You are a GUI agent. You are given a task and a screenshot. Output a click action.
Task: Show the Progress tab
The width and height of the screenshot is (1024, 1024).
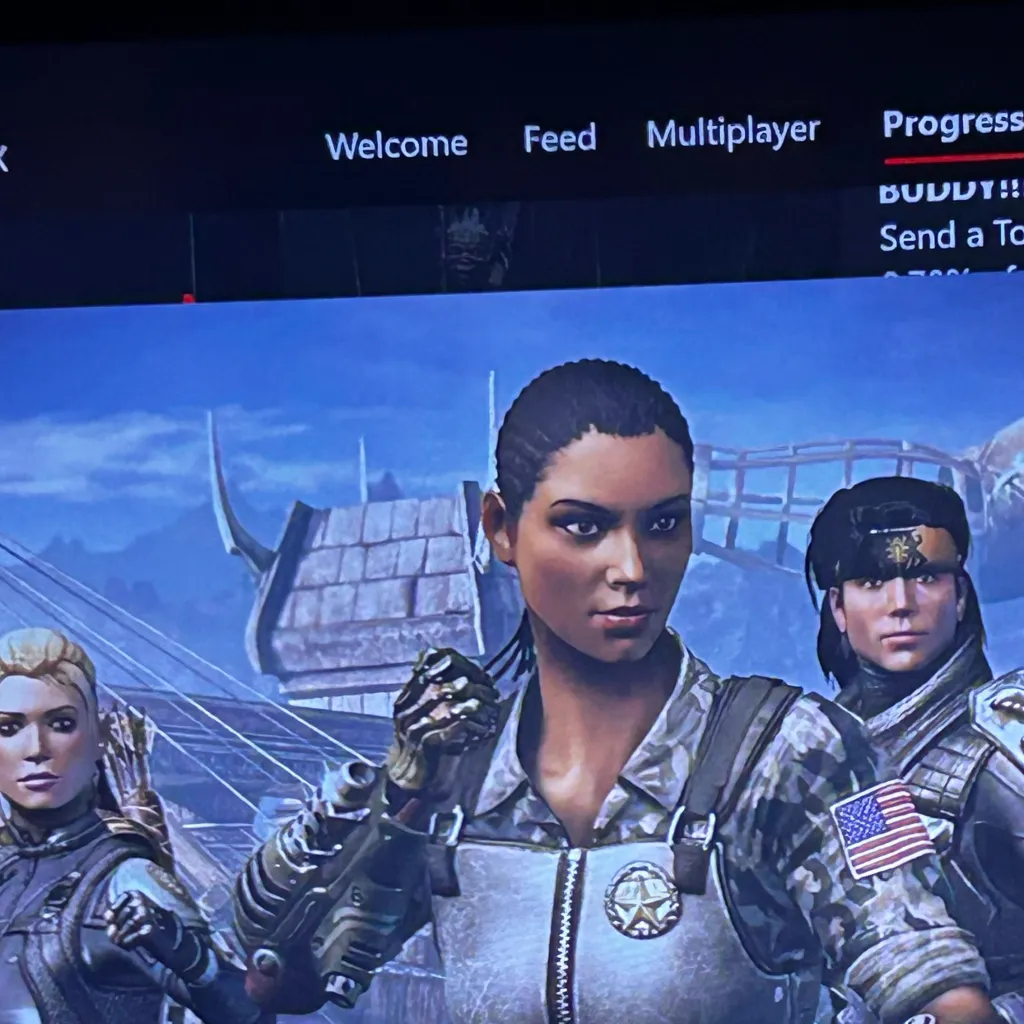point(952,124)
